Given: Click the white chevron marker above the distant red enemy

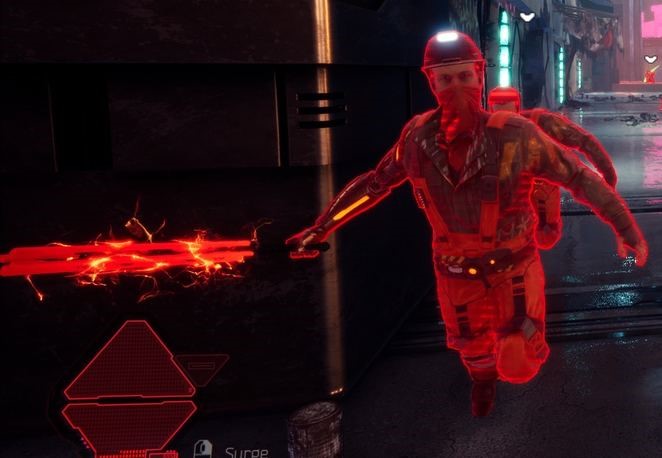Looking at the screenshot, I should tap(651, 60).
